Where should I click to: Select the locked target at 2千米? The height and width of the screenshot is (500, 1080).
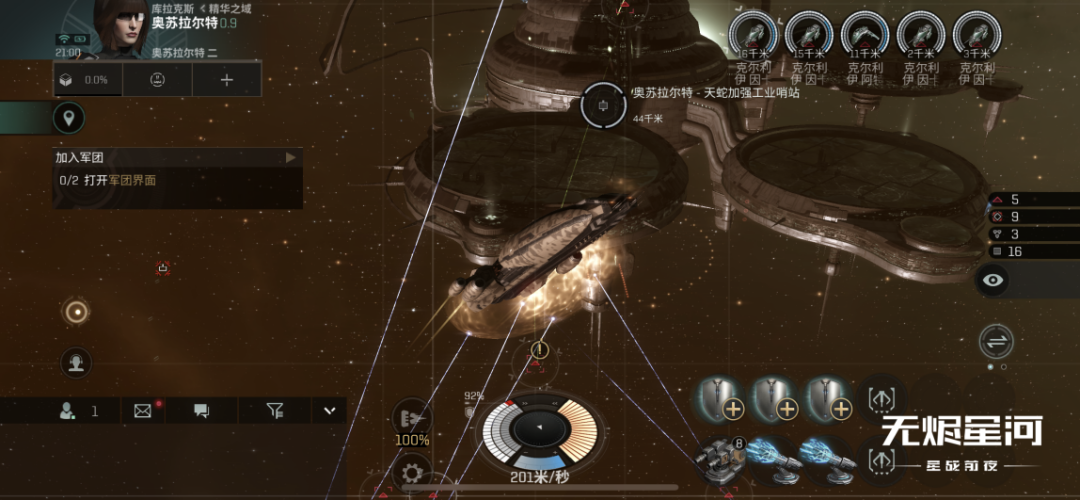(921, 35)
